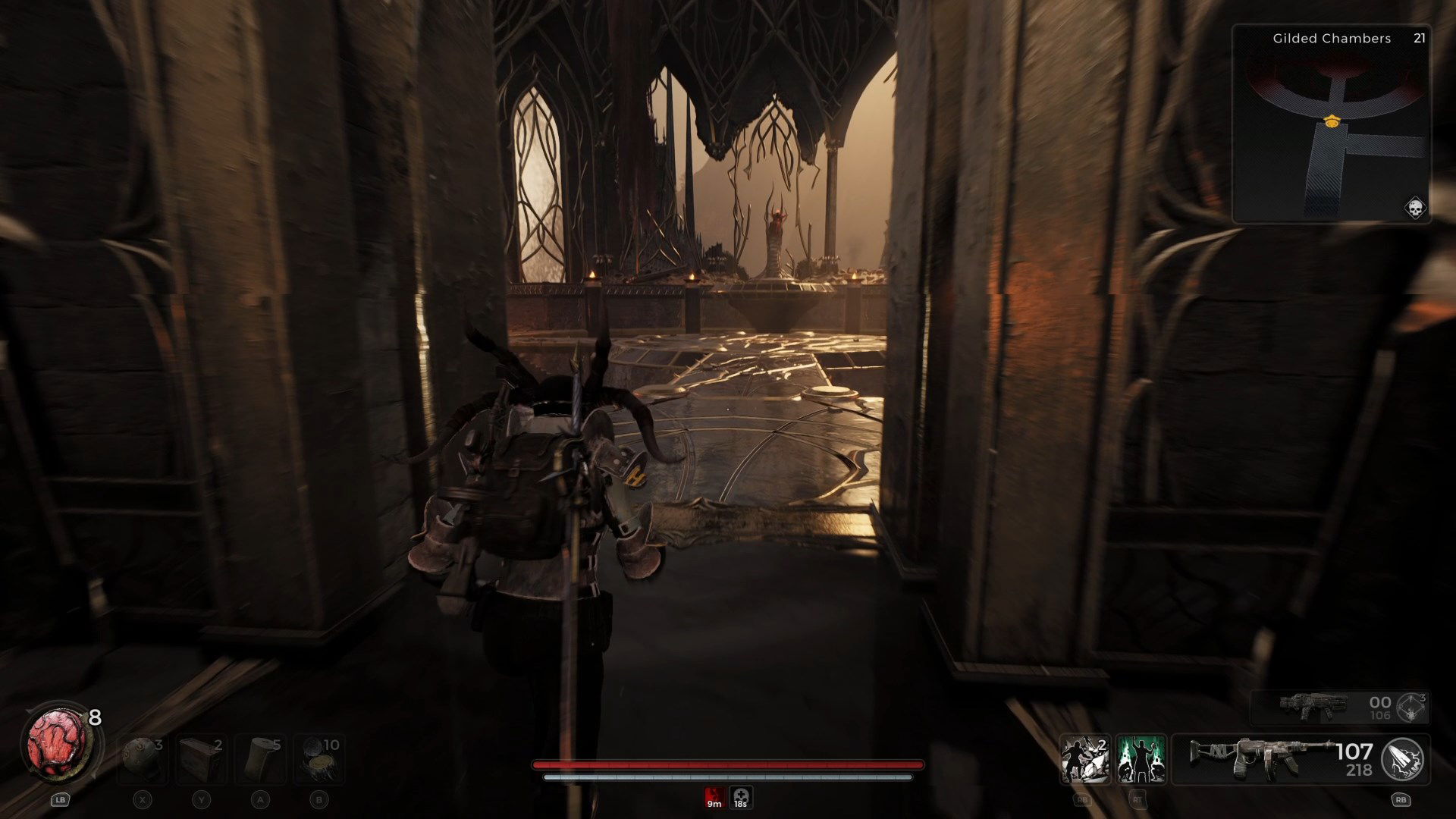
Task: Use the ammo box consumable
Action: [x=201, y=758]
